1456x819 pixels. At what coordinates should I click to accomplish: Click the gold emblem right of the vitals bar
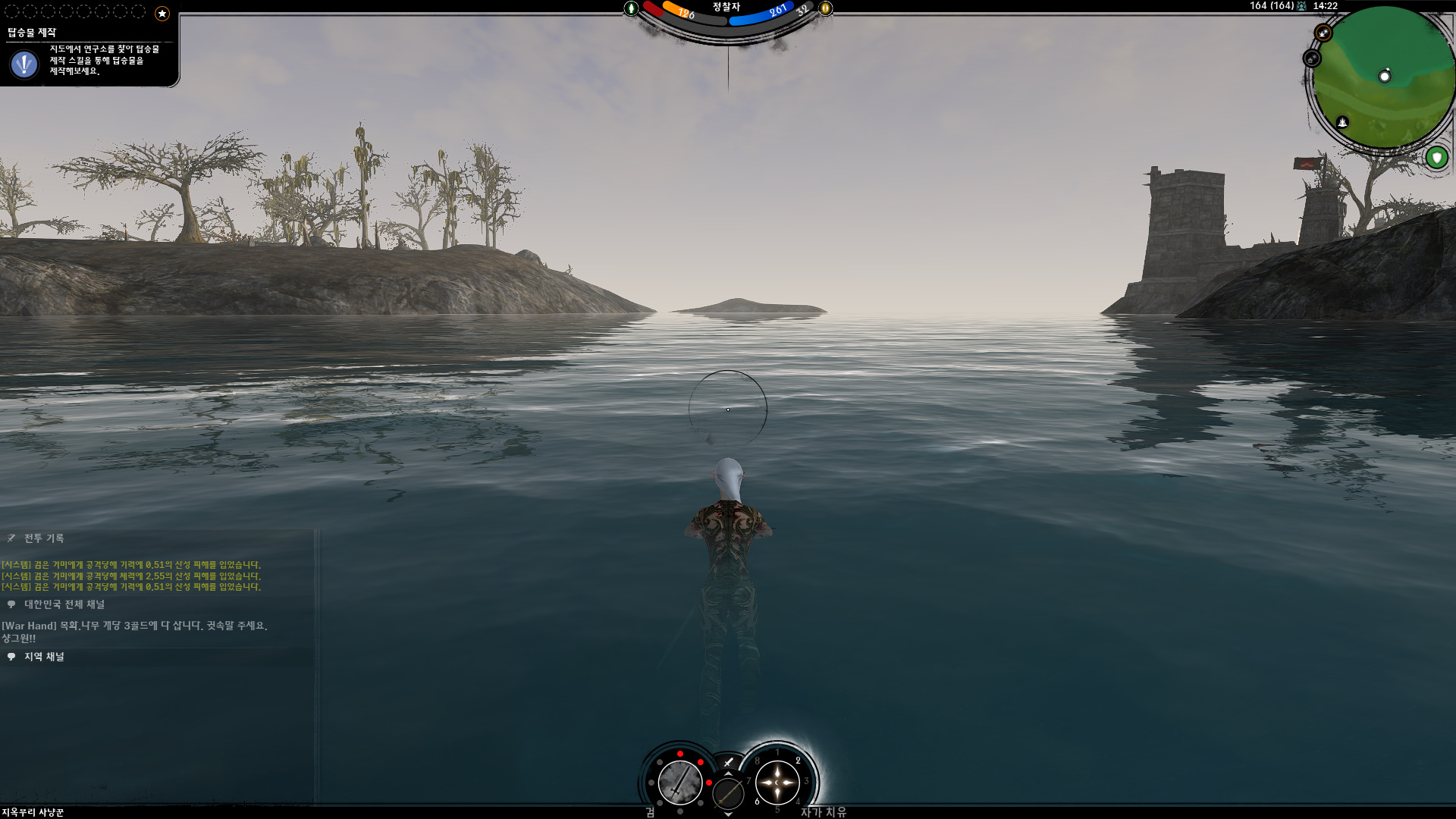point(825,8)
